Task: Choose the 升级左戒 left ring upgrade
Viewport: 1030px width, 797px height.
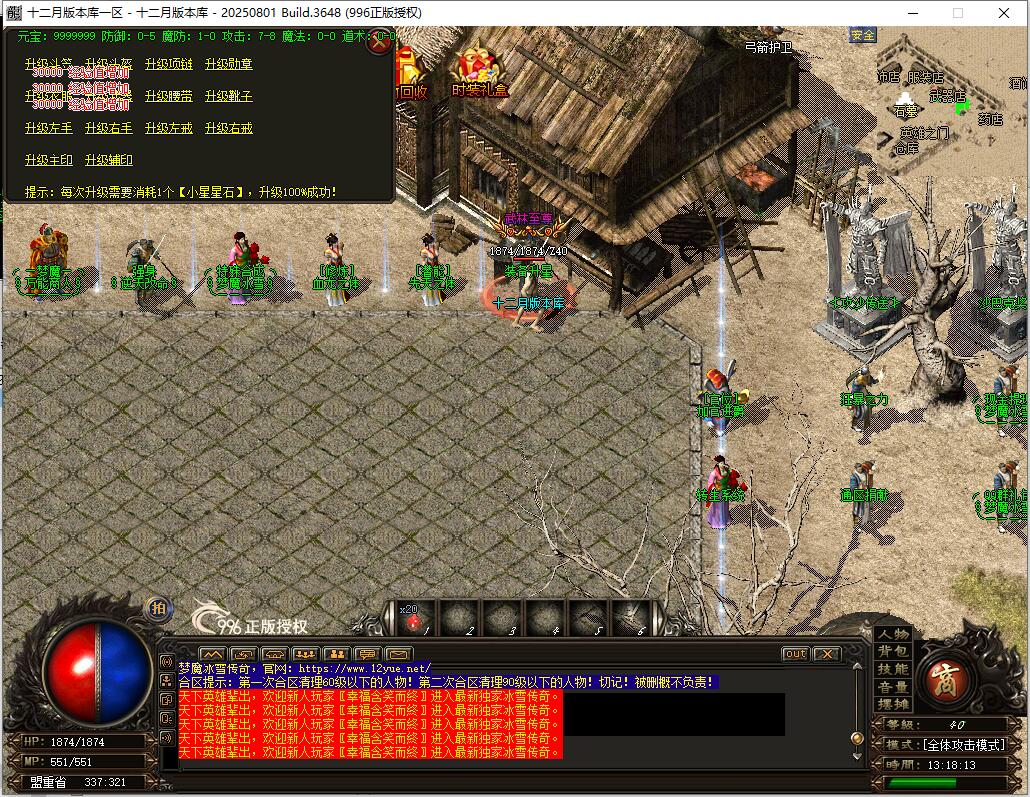Action: (x=169, y=128)
